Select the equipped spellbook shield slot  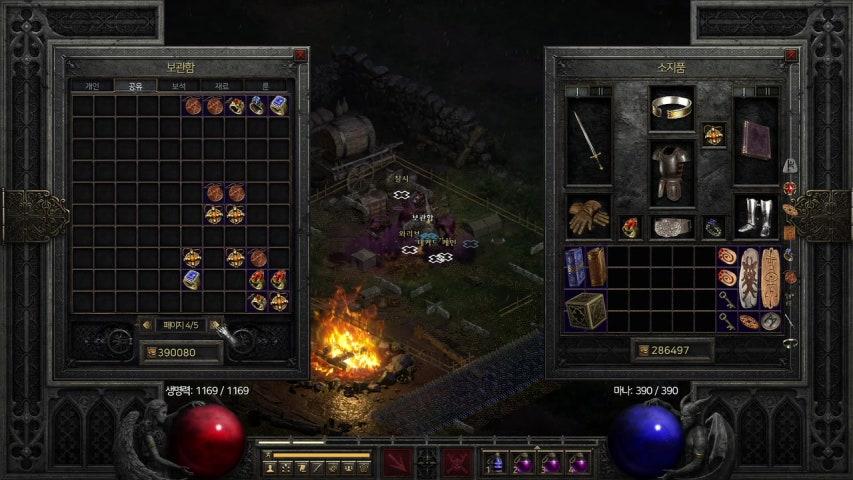(755, 140)
